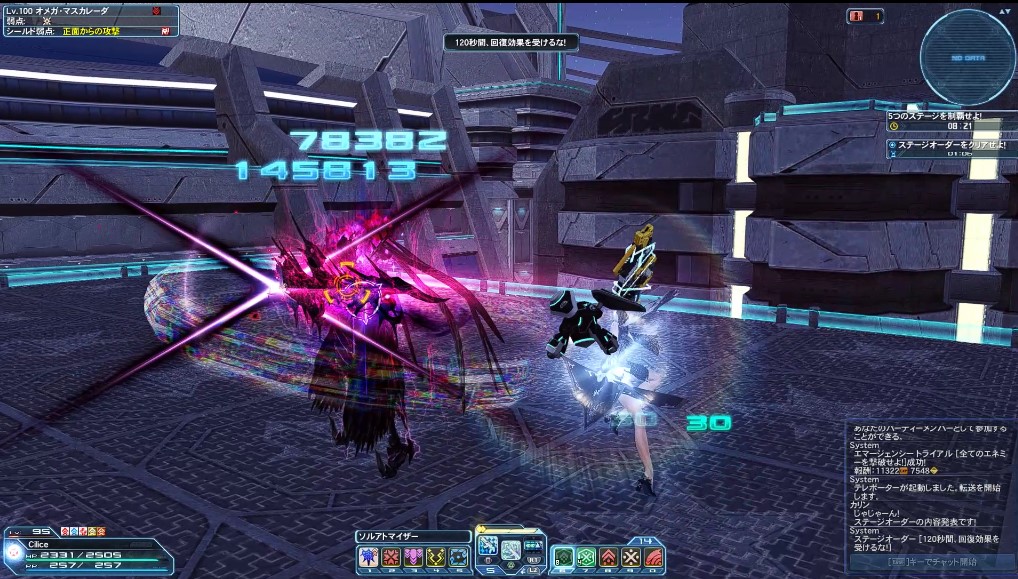Activate the dark green hexagon skill in slot 6
Screen dimensions: 1018x579
click(564, 557)
